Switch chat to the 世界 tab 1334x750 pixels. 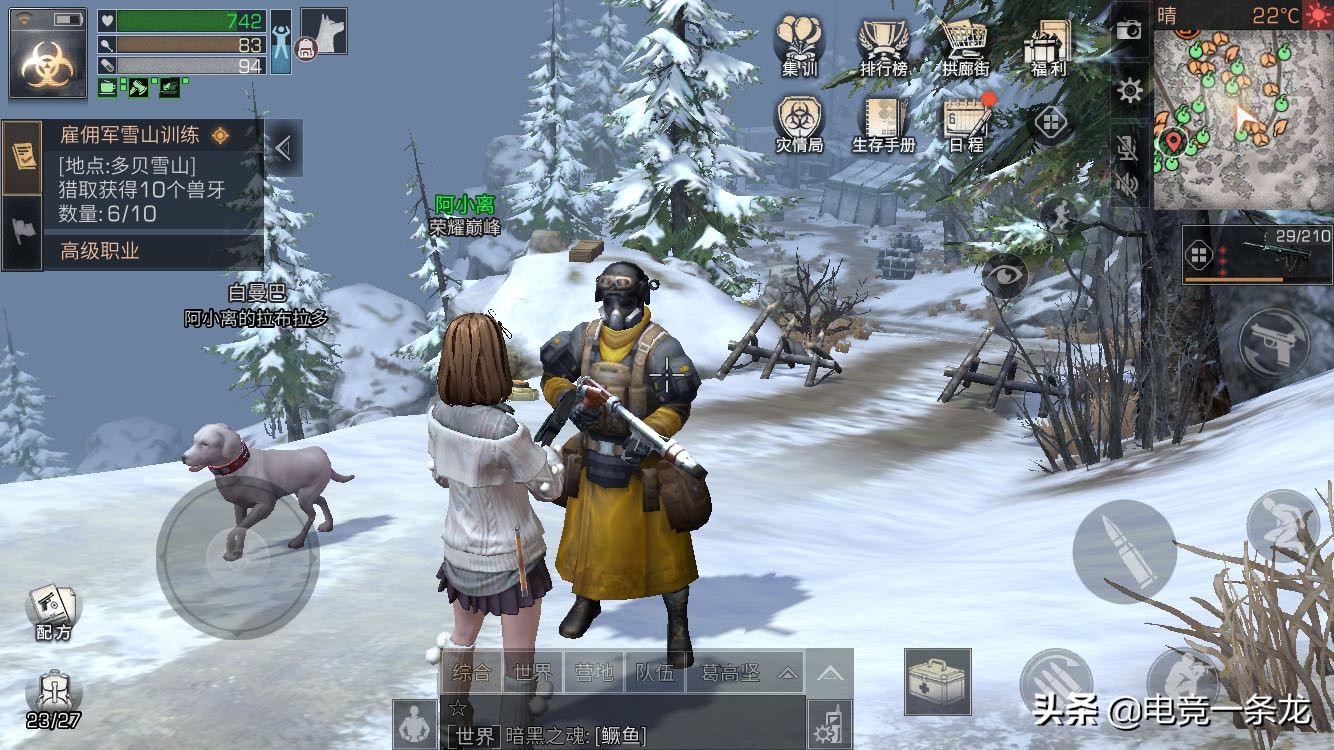(x=532, y=673)
